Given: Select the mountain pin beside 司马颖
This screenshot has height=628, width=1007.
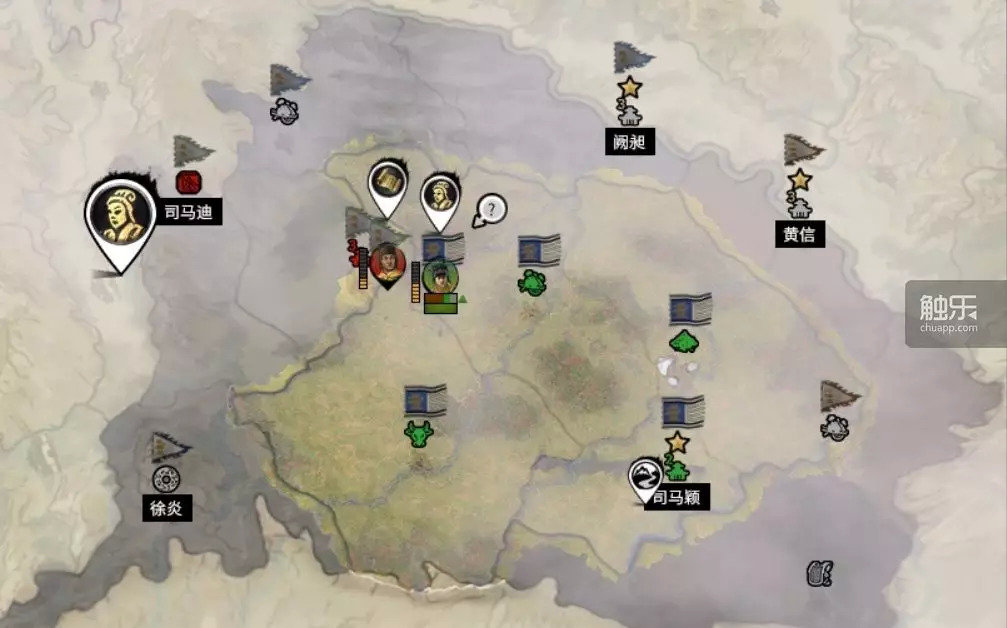Looking at the screenshot, I should (645, 474).
